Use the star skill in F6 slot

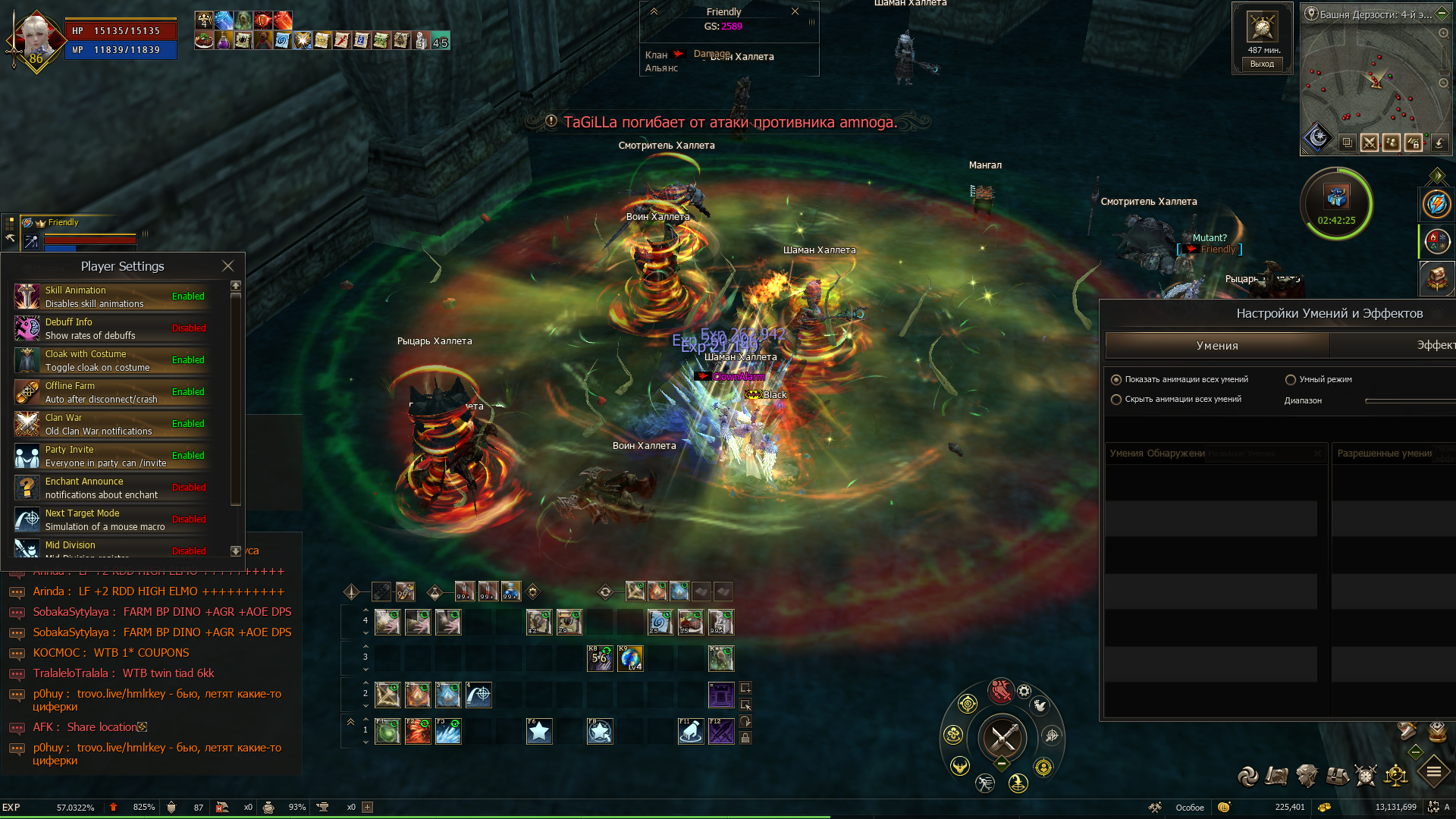(539, 732)
